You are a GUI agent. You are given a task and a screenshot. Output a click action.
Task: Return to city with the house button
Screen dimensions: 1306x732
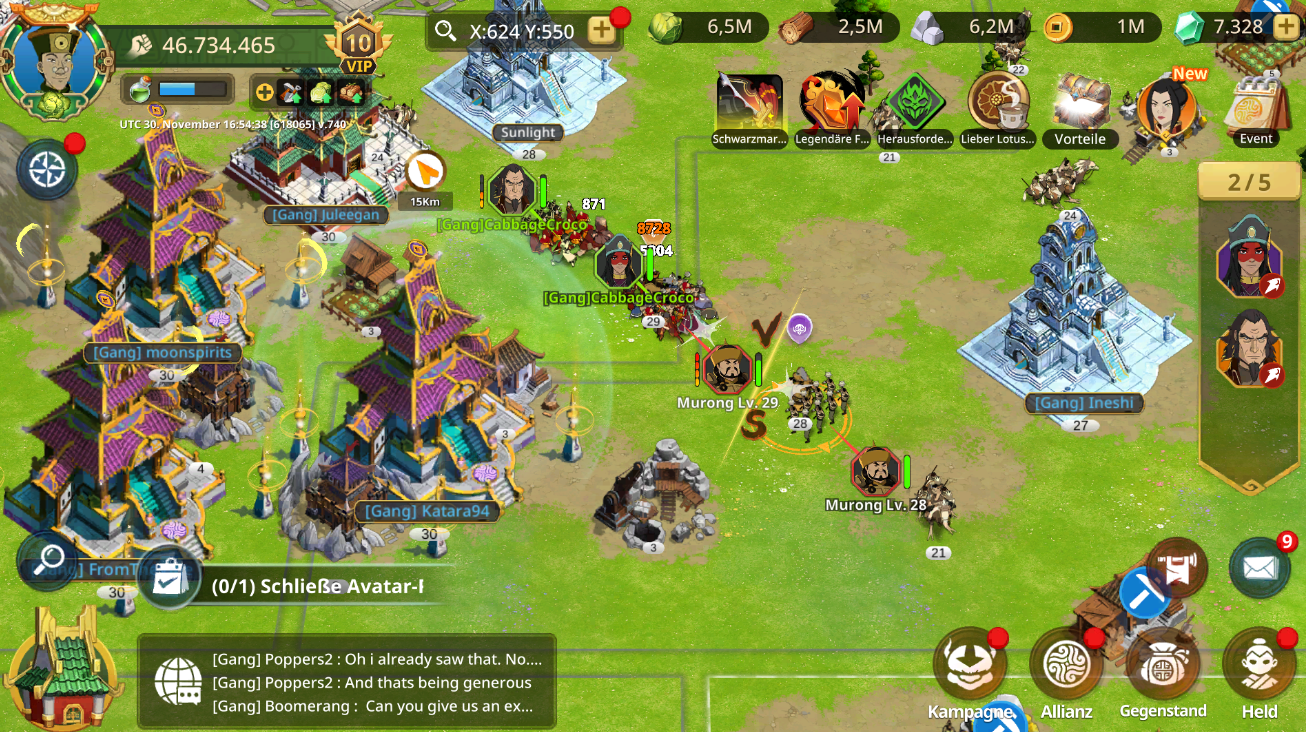pyautogui.click(x=62, y=668)
